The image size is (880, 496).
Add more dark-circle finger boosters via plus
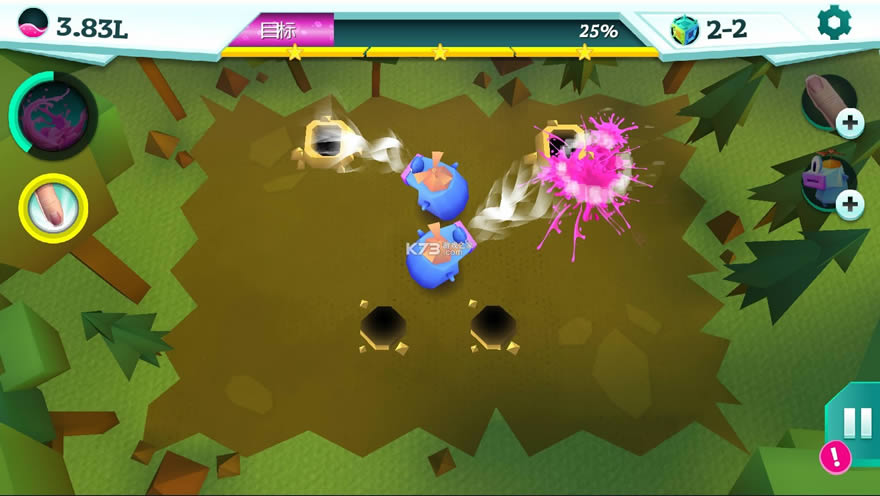[850, 124]
